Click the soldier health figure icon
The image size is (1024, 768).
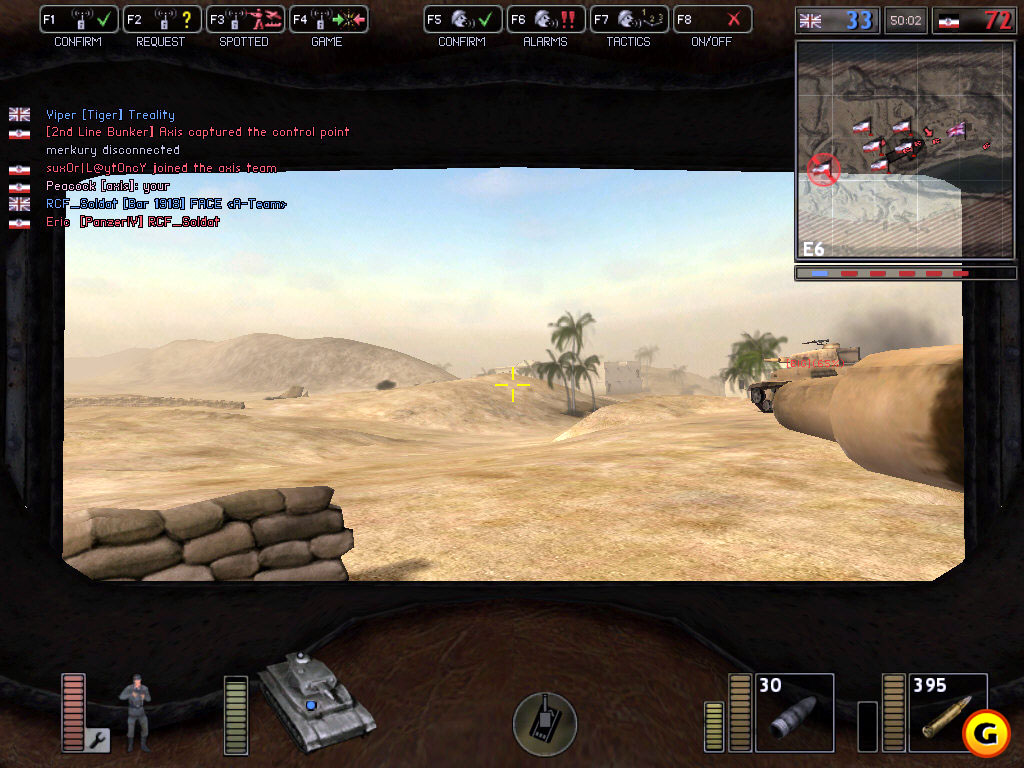pyautogui.click(x=136, y=712)
